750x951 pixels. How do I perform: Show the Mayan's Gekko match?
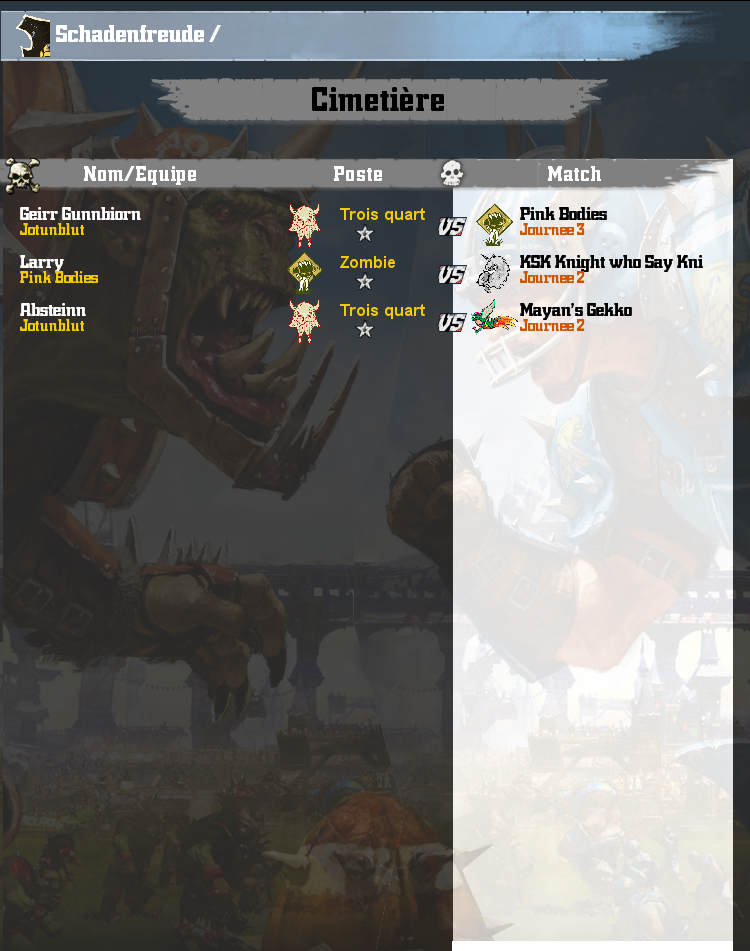click(576, 310)
